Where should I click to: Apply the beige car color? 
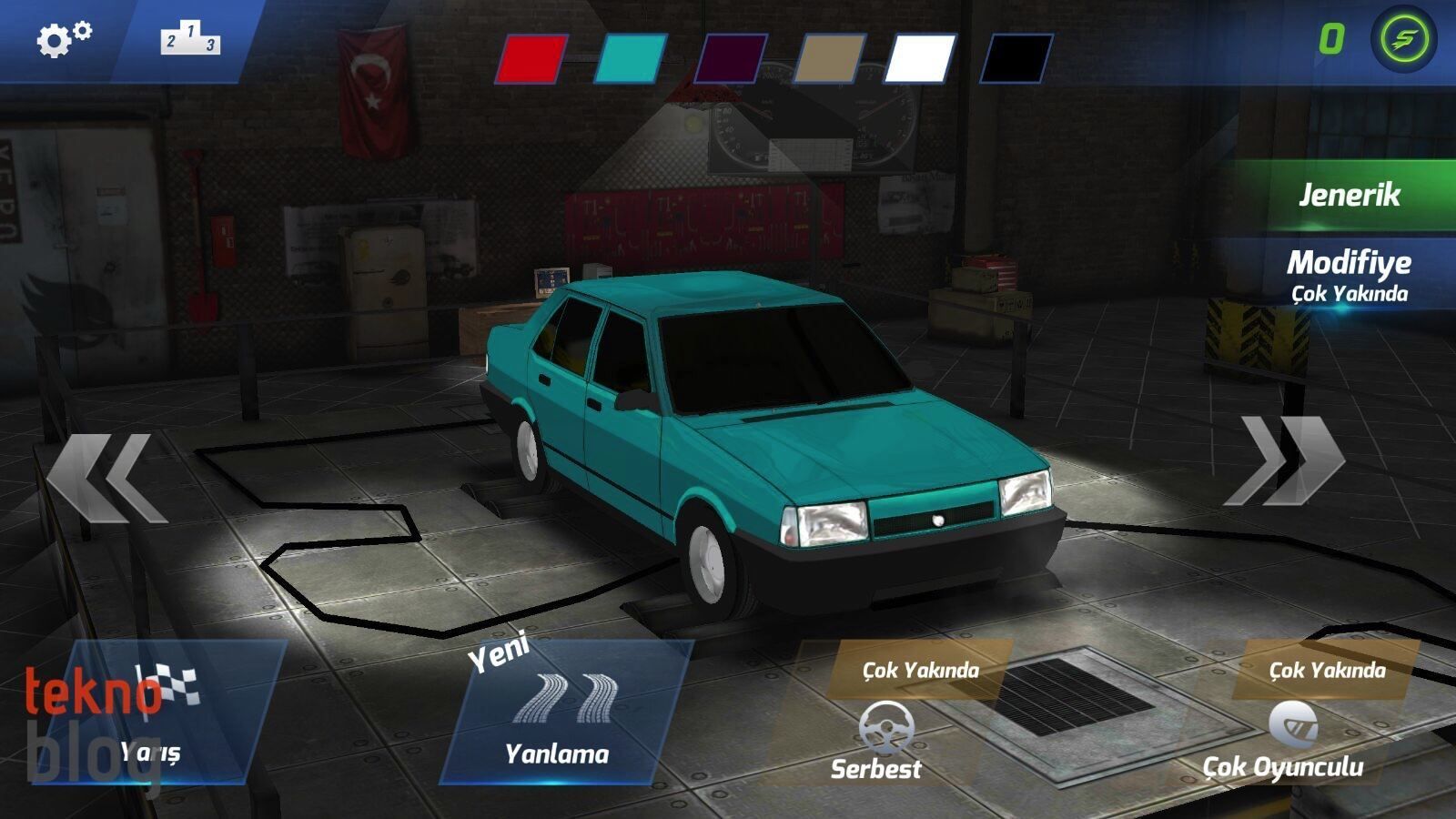coord(827,59)
